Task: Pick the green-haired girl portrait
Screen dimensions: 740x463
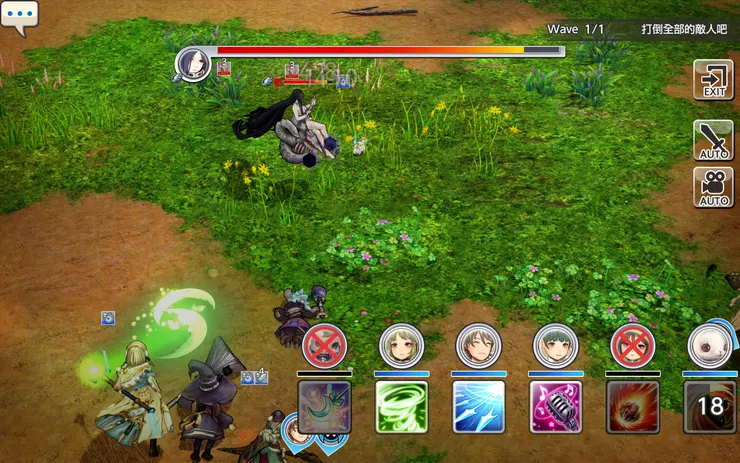Action: pos(555,346)
